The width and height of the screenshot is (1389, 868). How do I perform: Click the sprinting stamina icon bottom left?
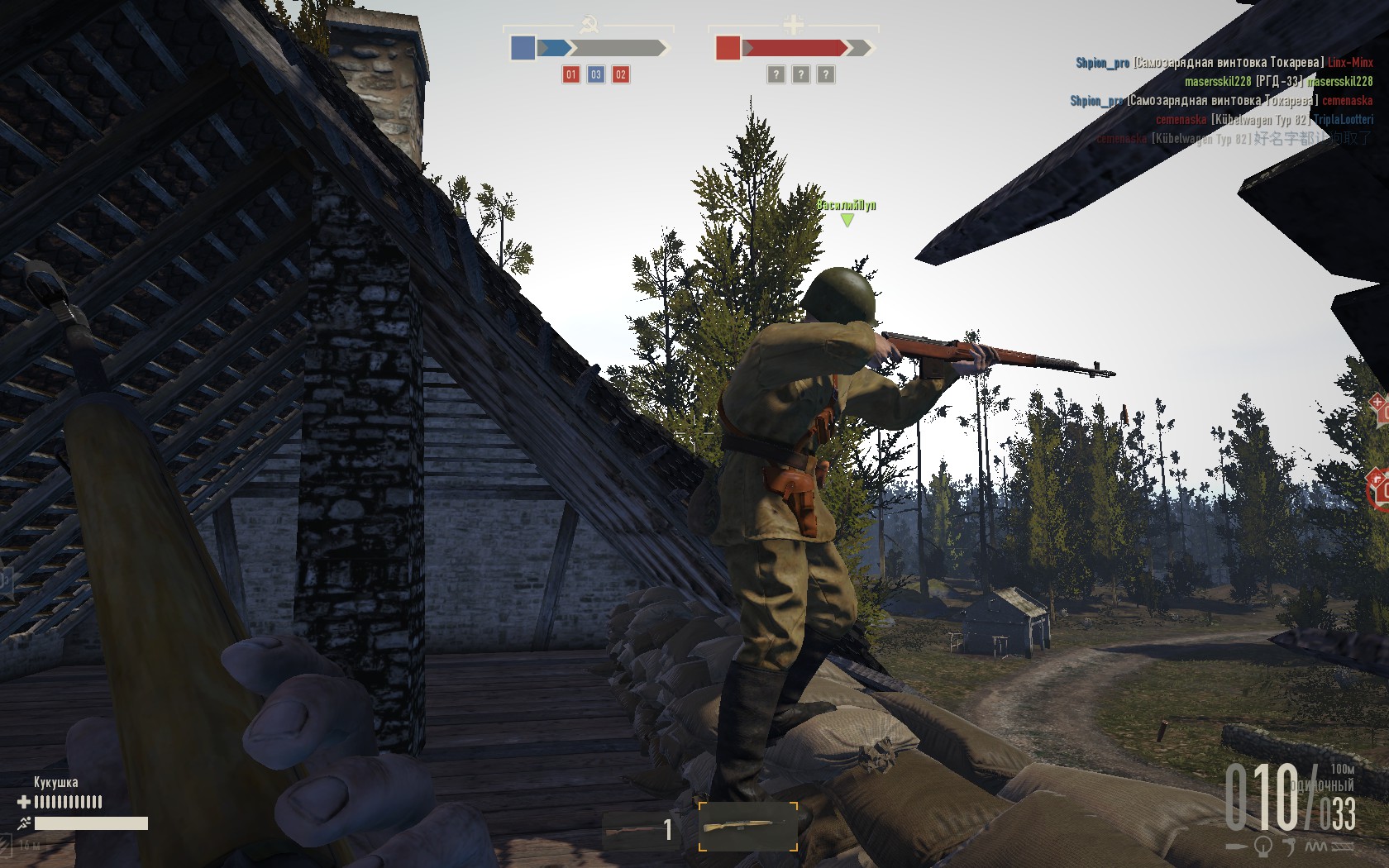coord(23,823)
